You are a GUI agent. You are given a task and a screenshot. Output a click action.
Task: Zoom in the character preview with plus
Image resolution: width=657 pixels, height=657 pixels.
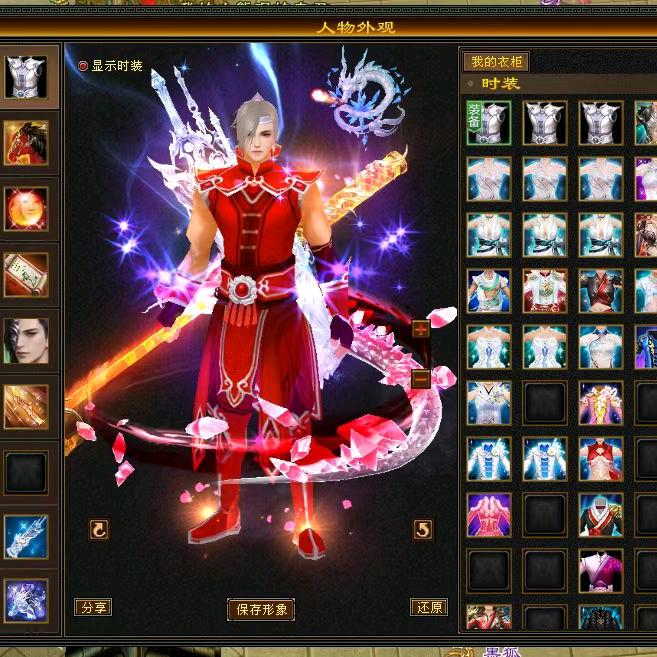(420, 328)
